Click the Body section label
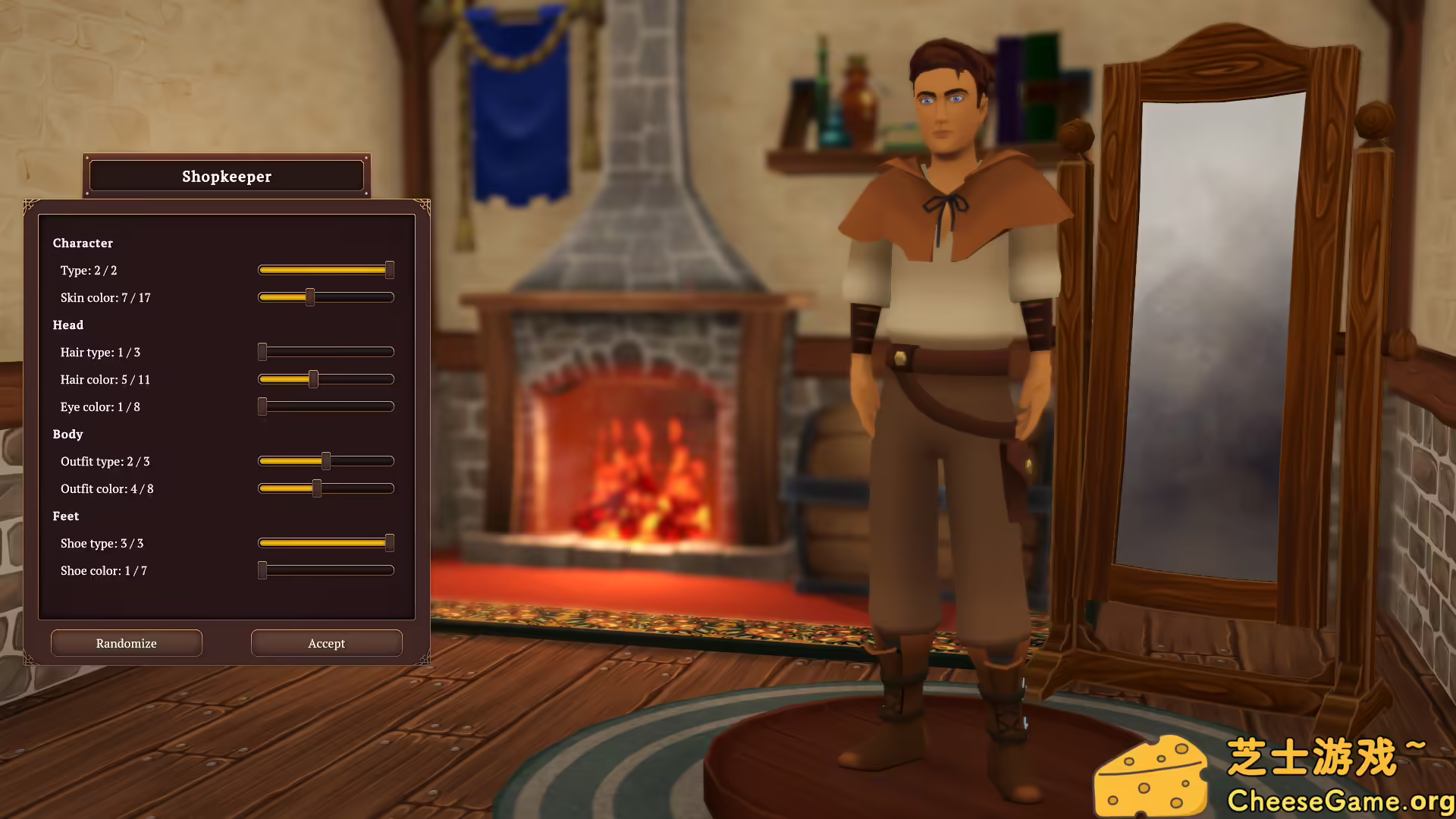 (67, 434)
